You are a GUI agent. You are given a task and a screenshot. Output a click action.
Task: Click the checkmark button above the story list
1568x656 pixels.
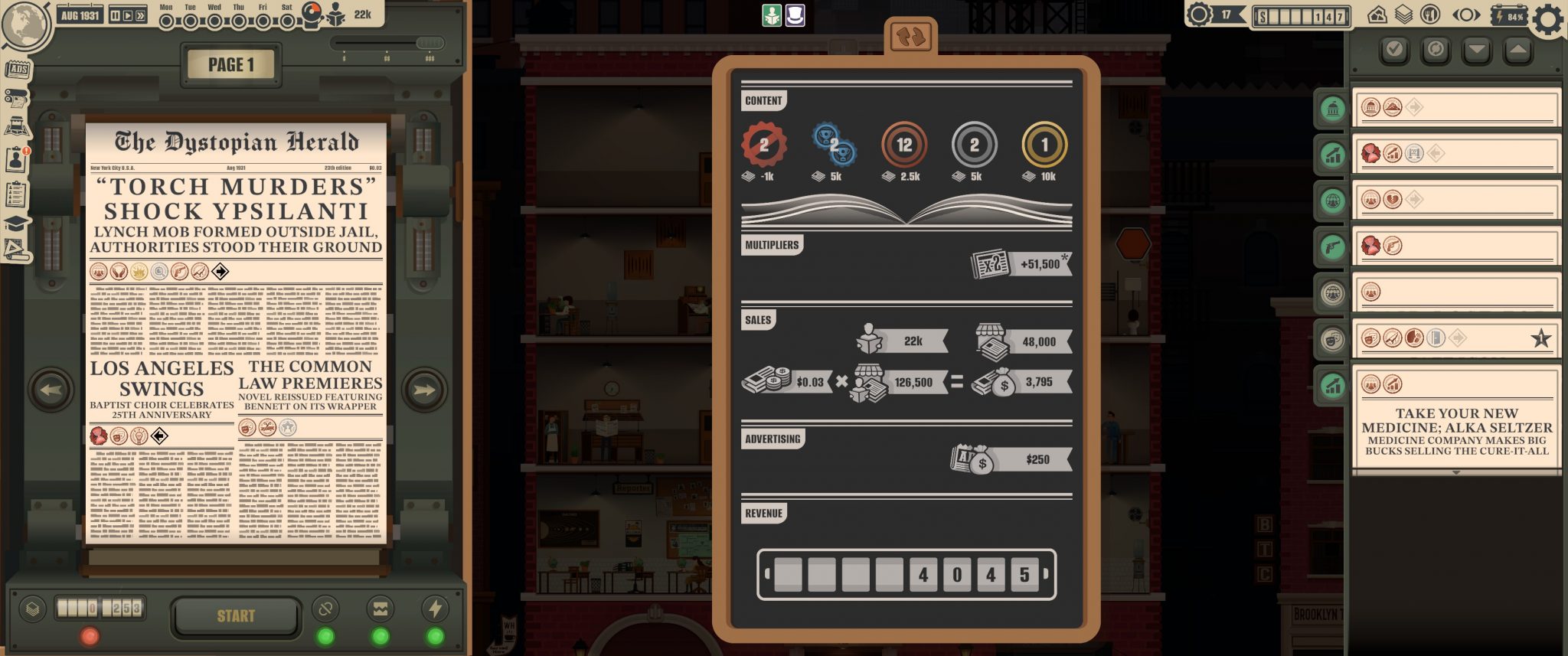coord(1394,51)
